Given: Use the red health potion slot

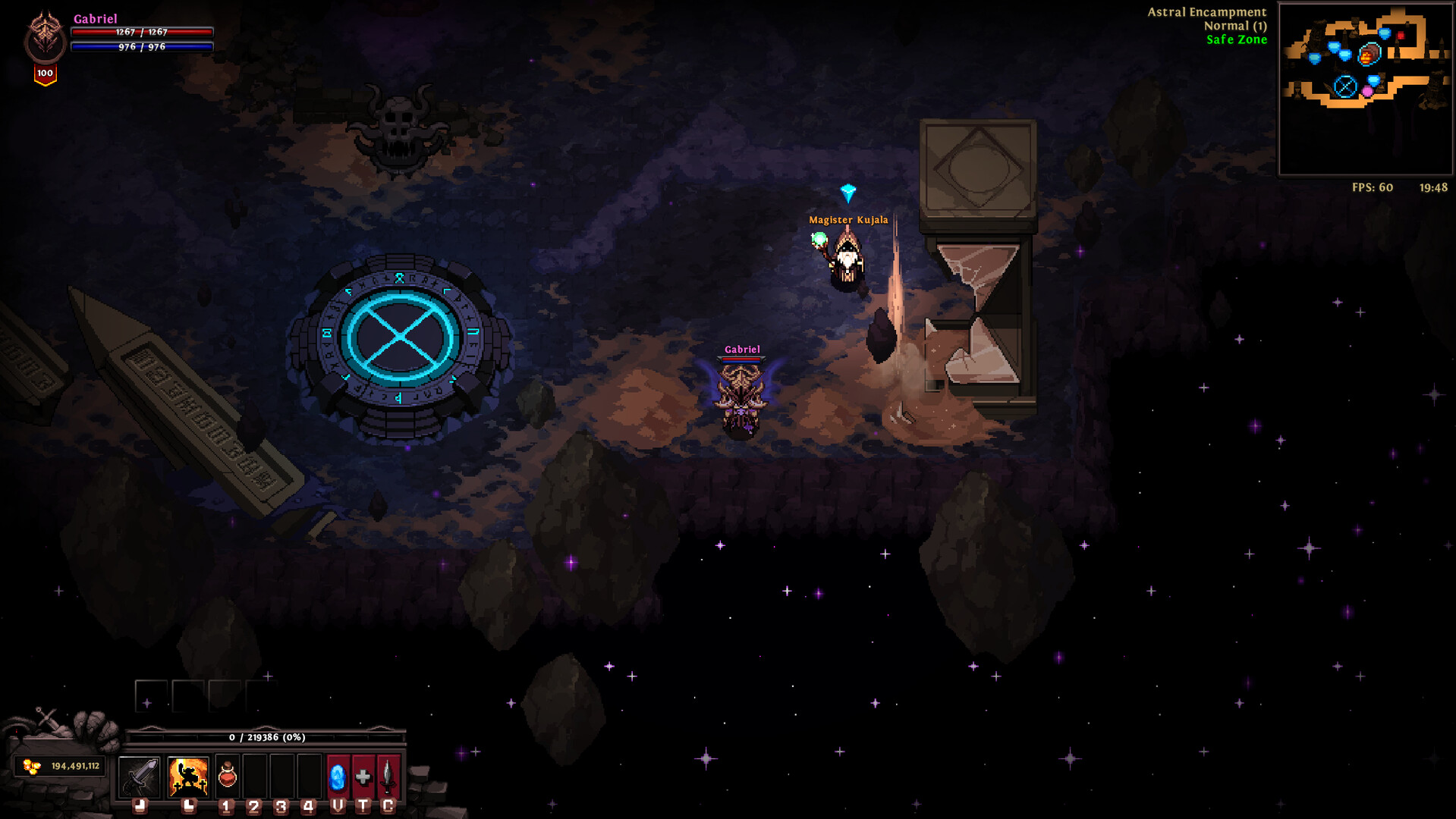Looking at the screenshot, I should pos(228,776).
